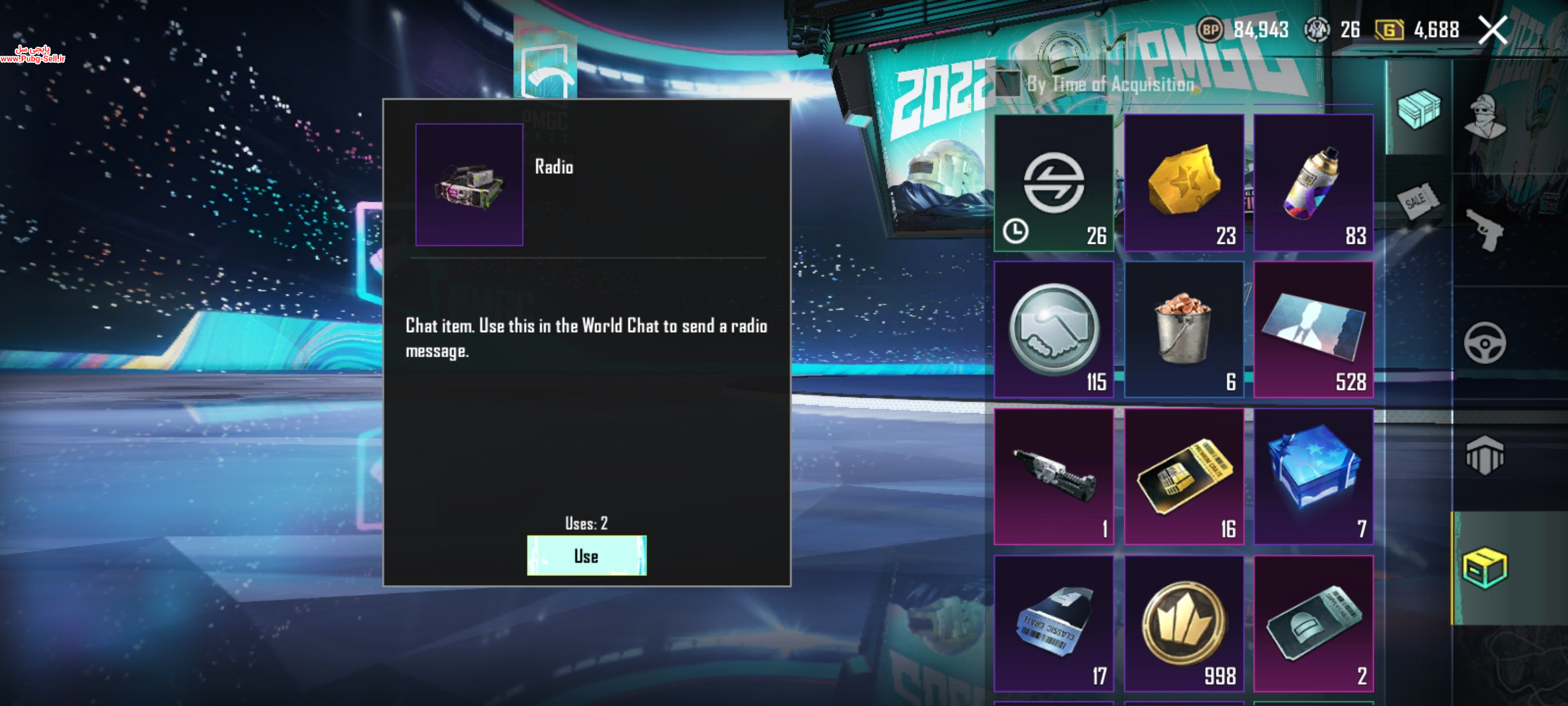Select the gun part item slot
This screenshot has height=706, width=1568.
(1053, 477)
